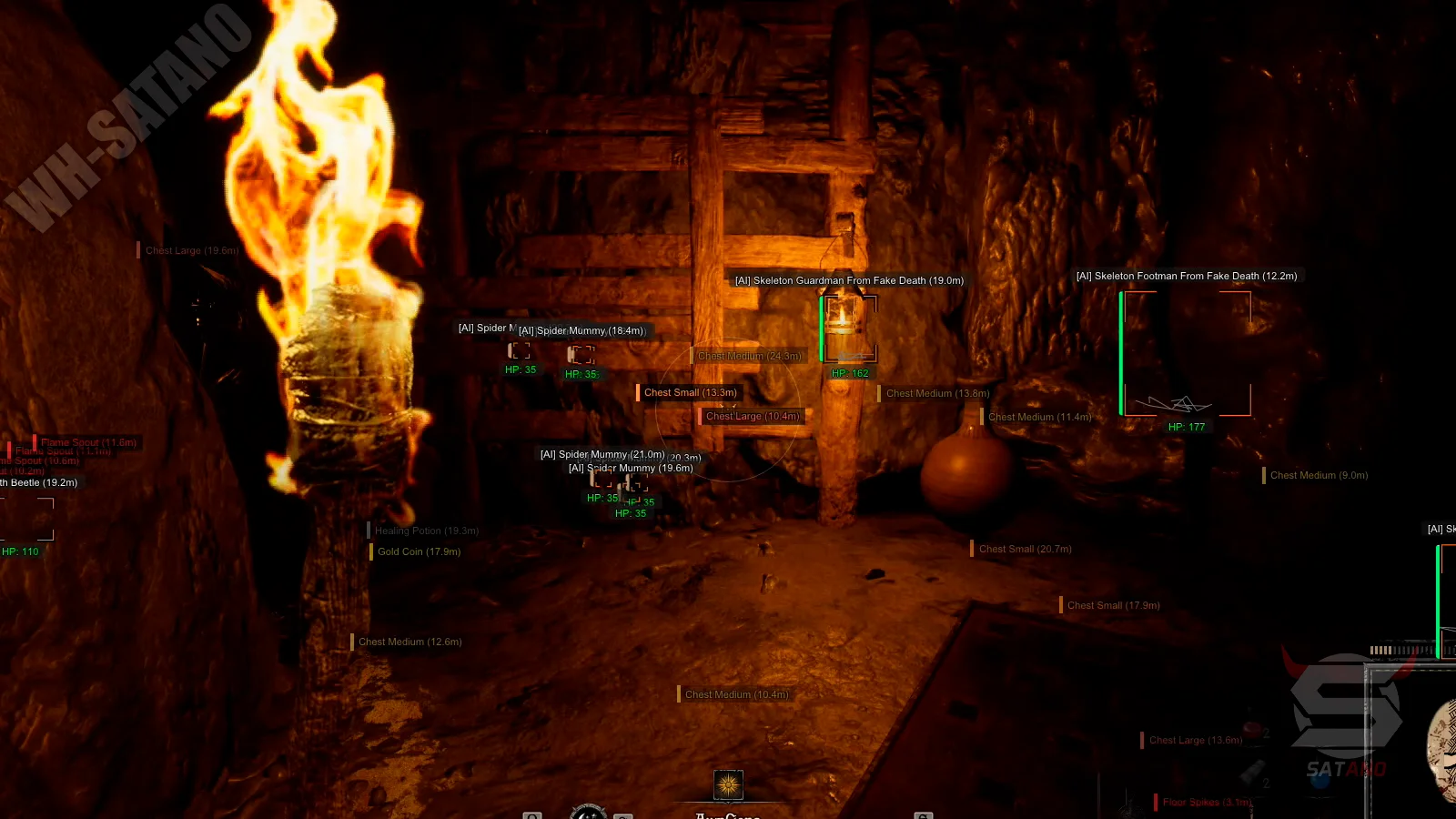Open the framed minimap panel
1456x819 pixels.
(x=1411, y=742)
